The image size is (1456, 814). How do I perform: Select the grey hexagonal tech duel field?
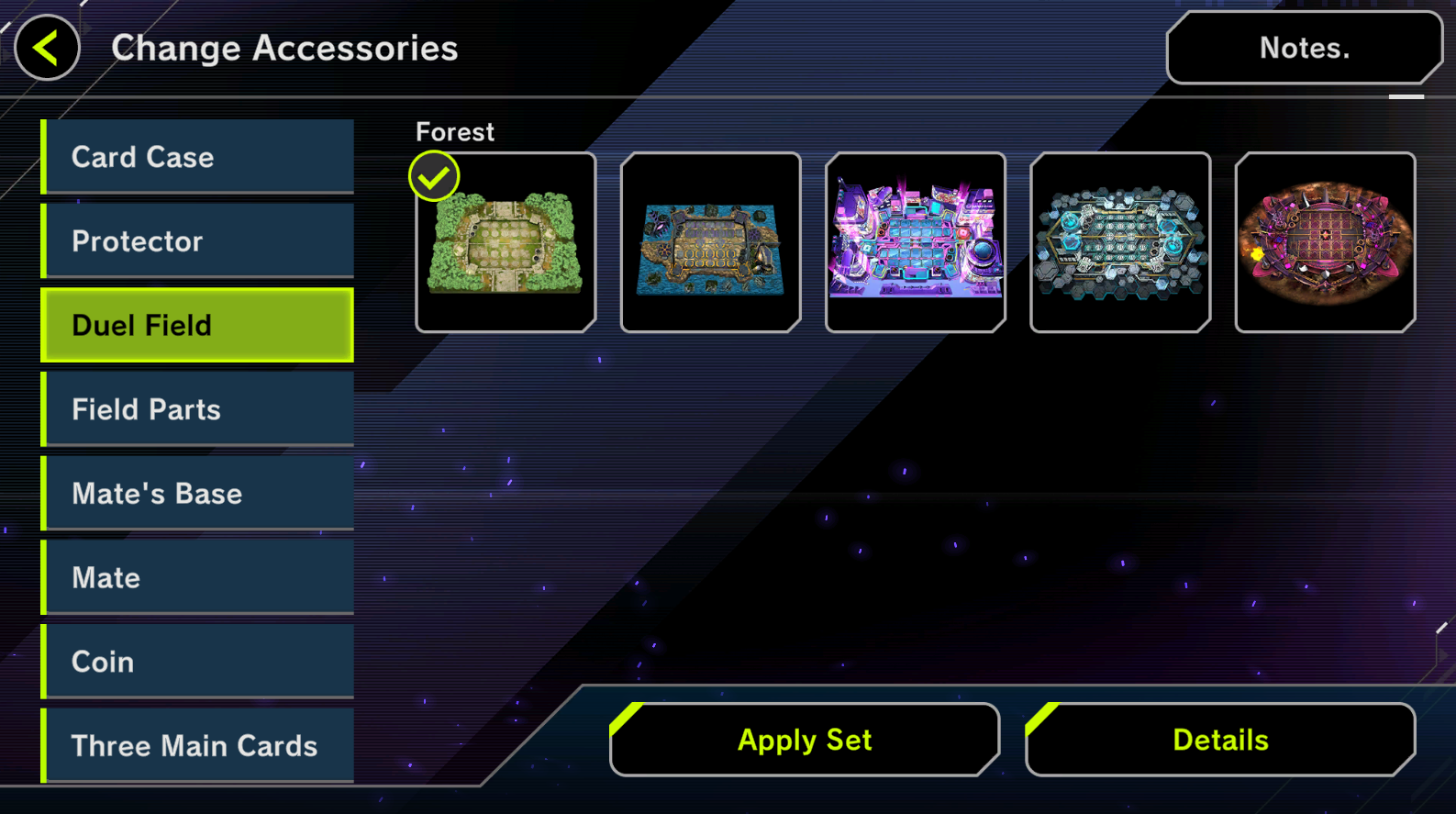tap(1120, 242)
